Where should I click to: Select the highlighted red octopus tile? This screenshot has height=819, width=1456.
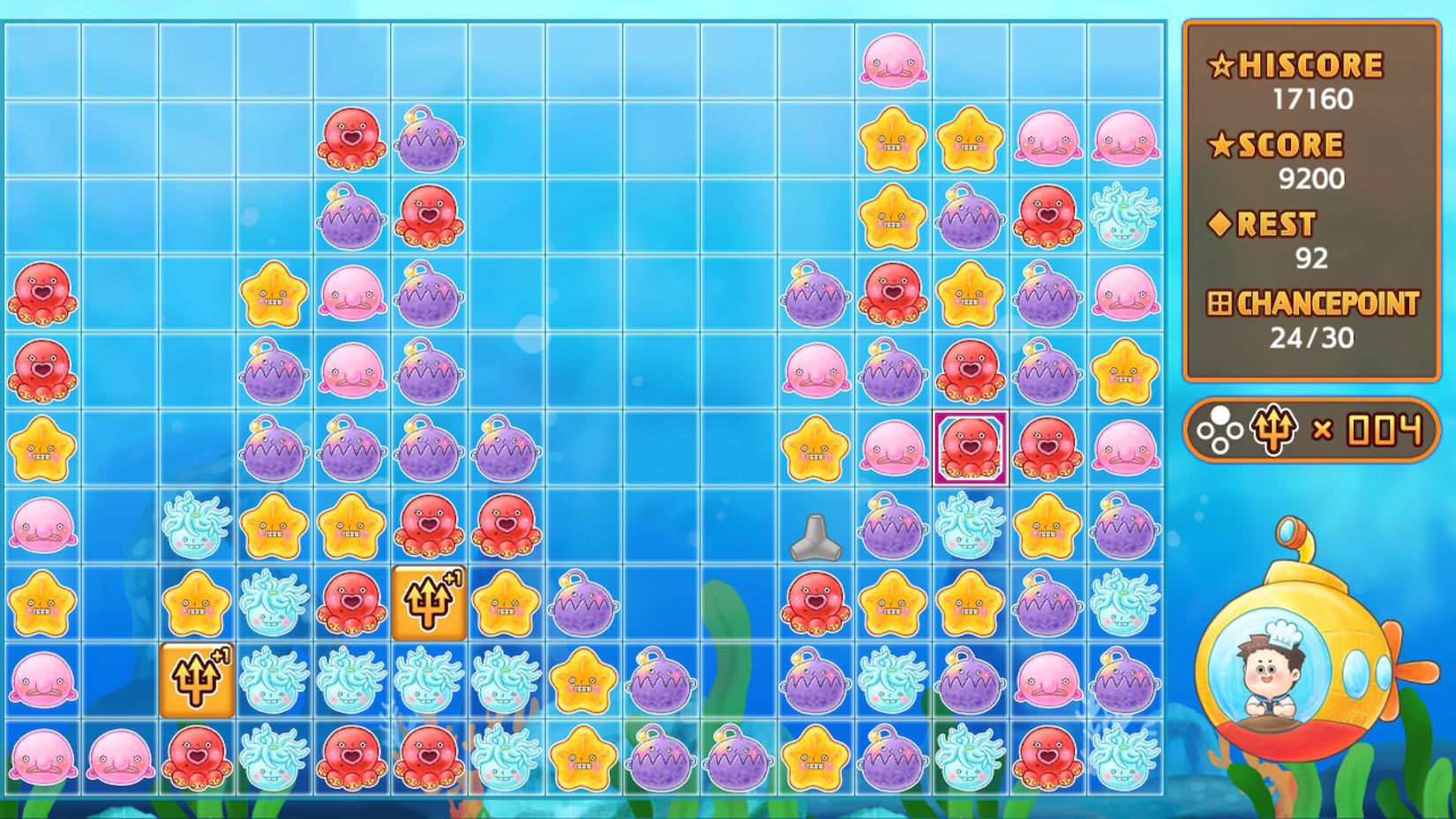pyautogui.click(x=969, y=449)
